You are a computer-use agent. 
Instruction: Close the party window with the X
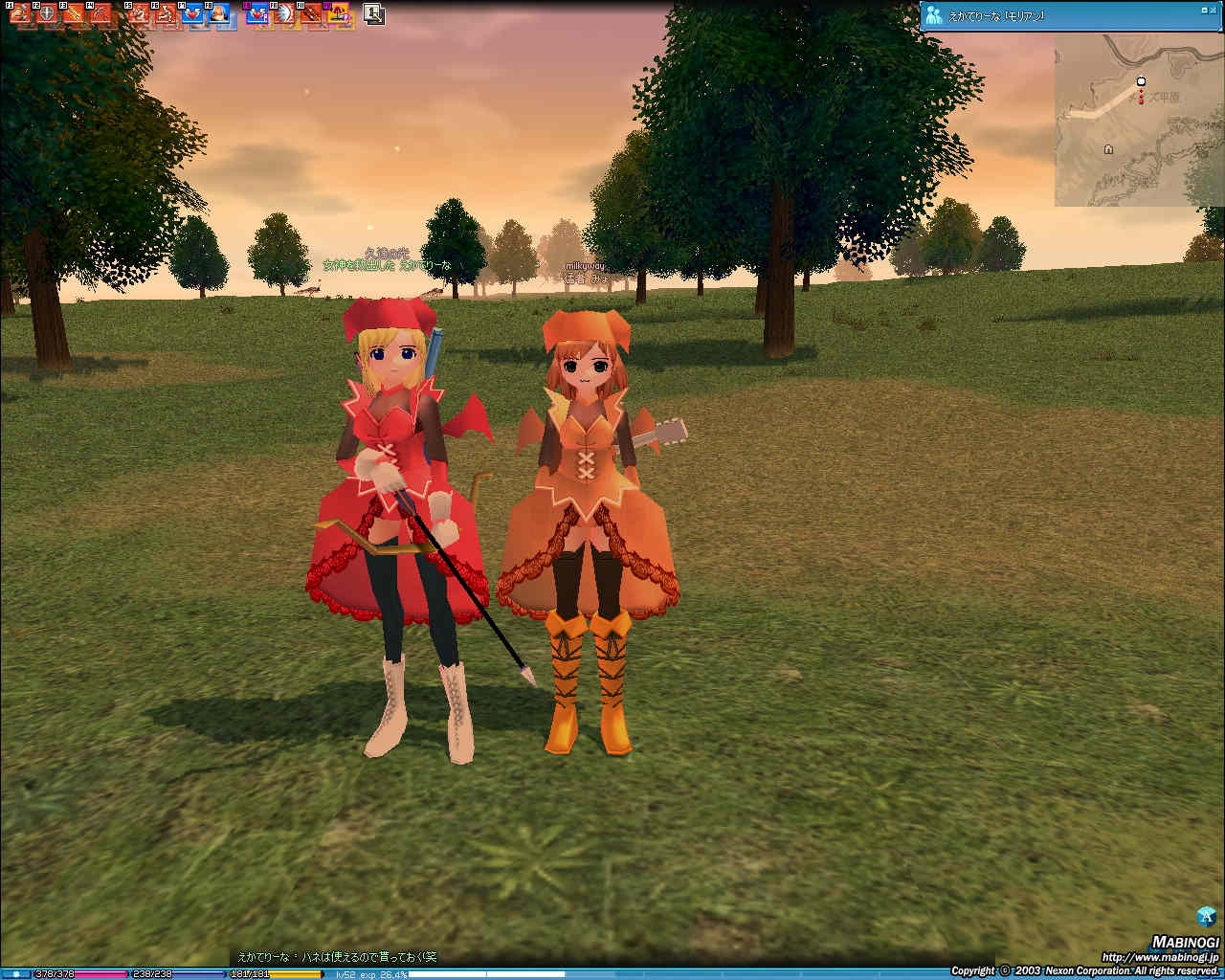click(x=1215, y=10)
